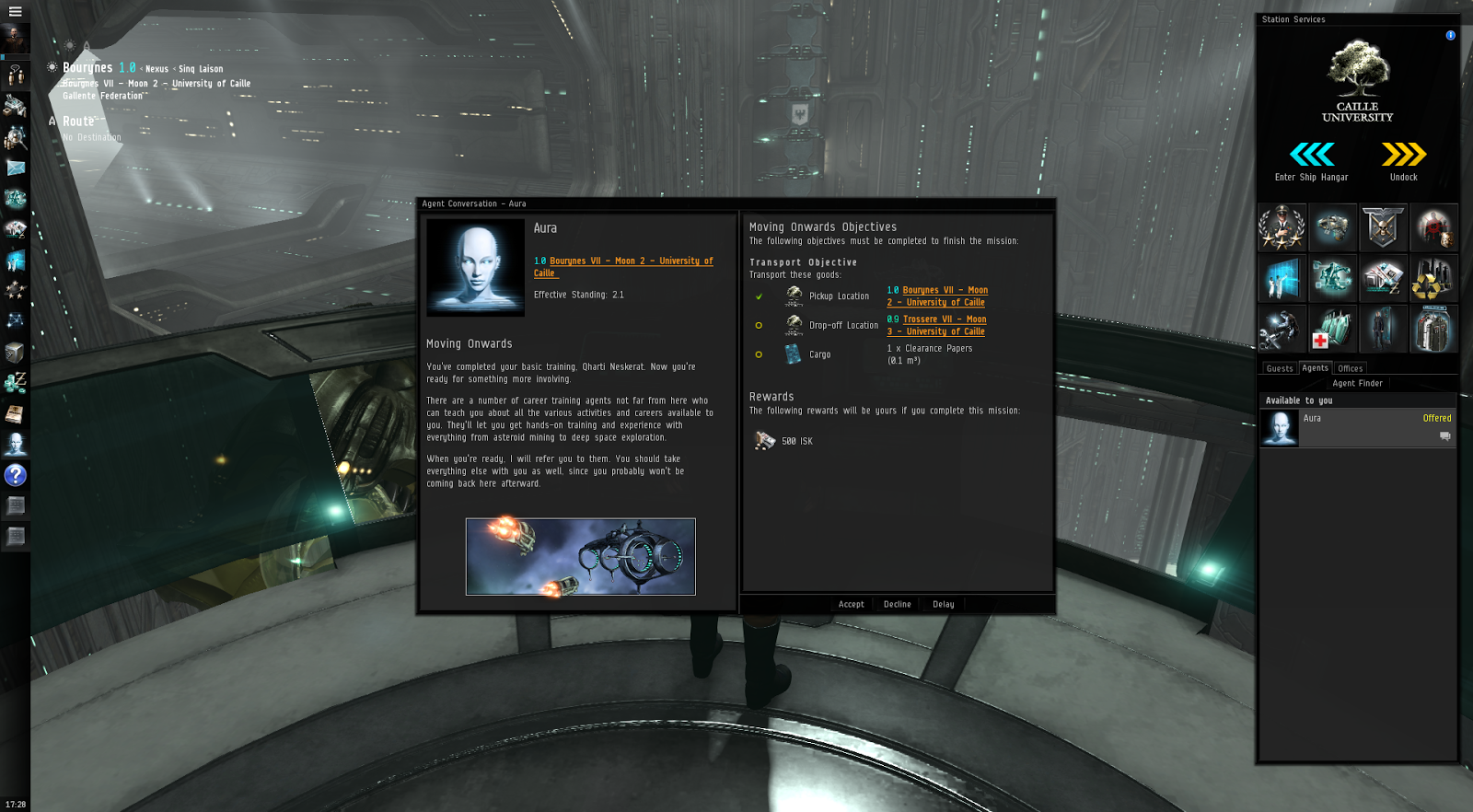1473x812 pixels.
Task: Click the Undock arrows icon
Action: pos(1402,155)
